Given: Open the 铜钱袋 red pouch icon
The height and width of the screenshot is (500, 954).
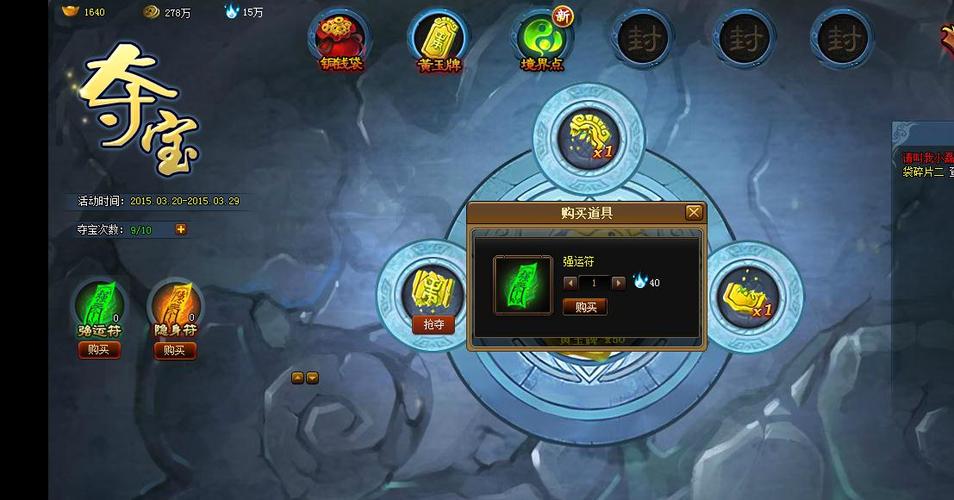Looking at the screenshot, I should tap(341, 37).
